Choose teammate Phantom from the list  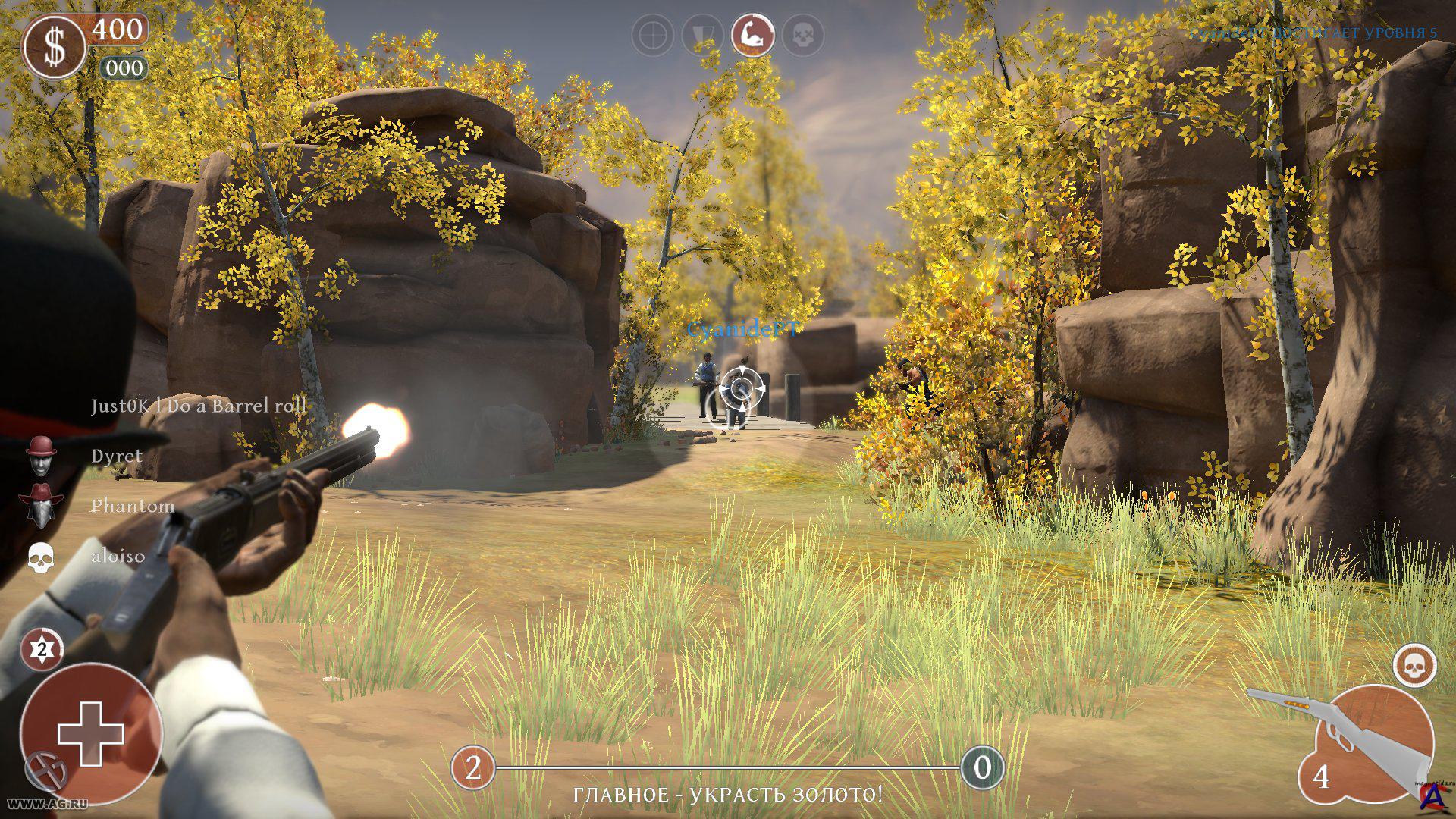click(x=132, y=506)
